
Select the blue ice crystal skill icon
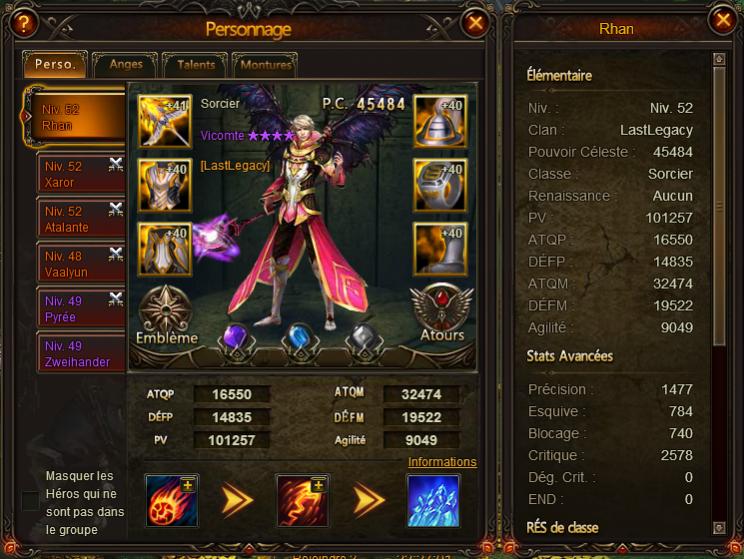coord(433,500)
